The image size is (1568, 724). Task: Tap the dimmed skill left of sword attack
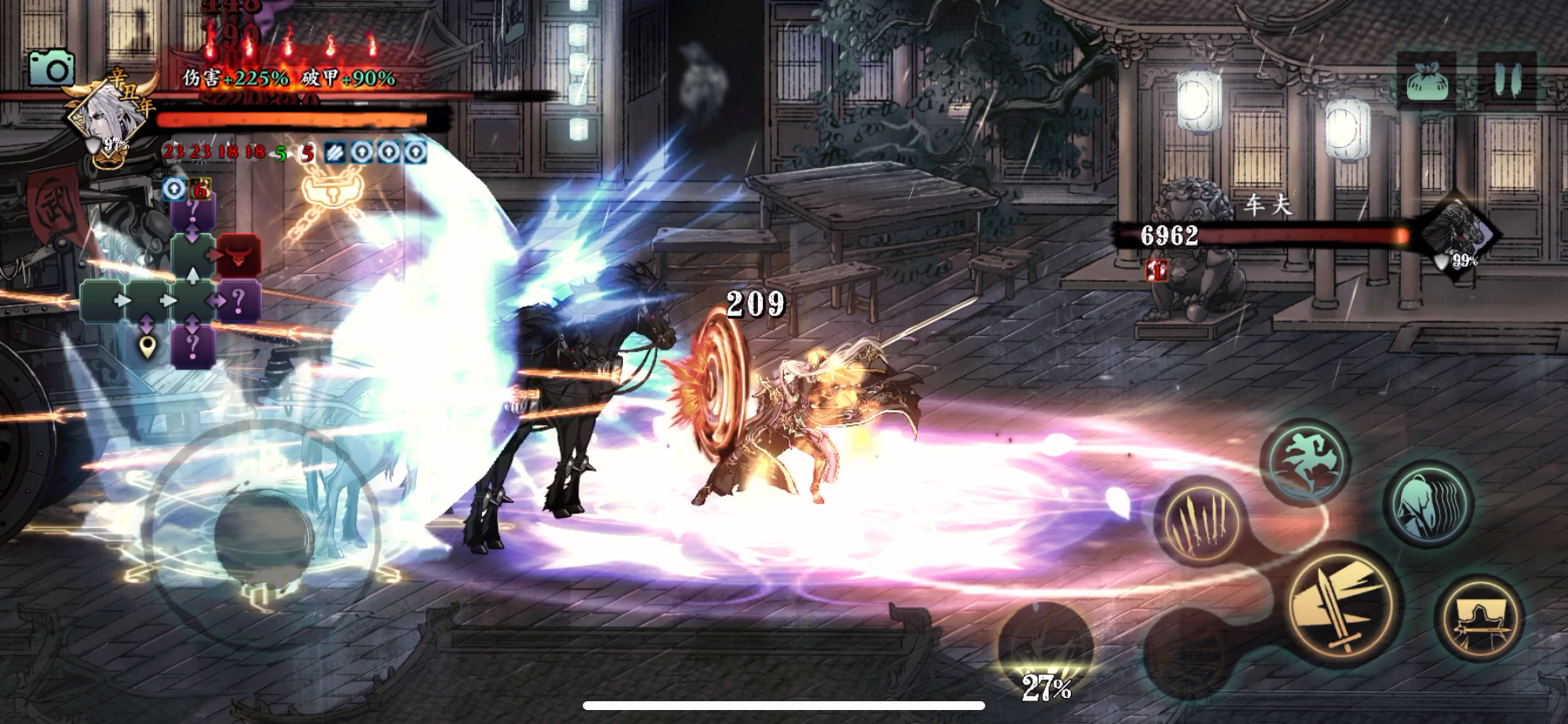[1188, 648]
